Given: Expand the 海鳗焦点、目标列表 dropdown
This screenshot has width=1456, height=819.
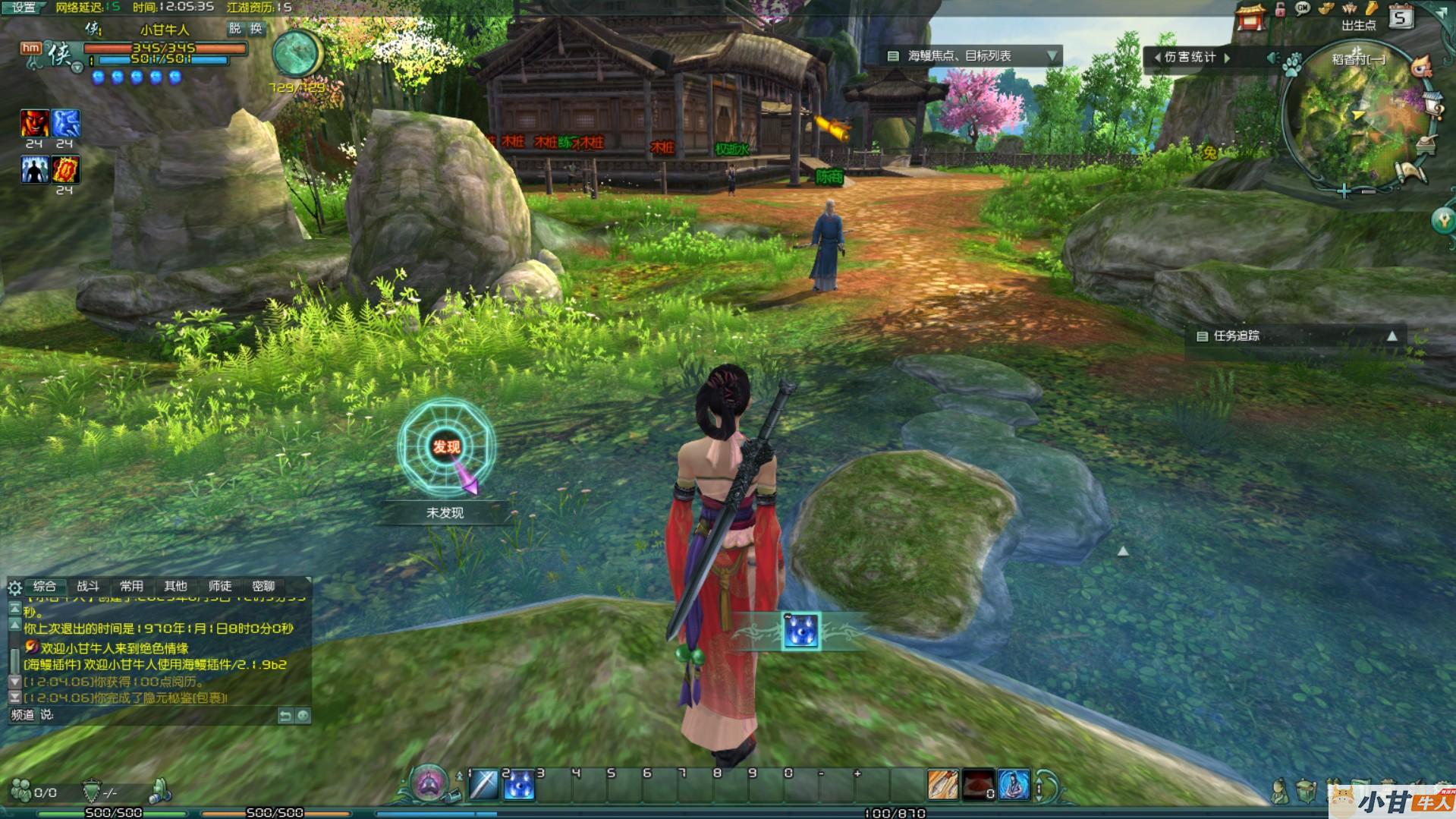Looking at the screenshot, I should coord(1052,56).
